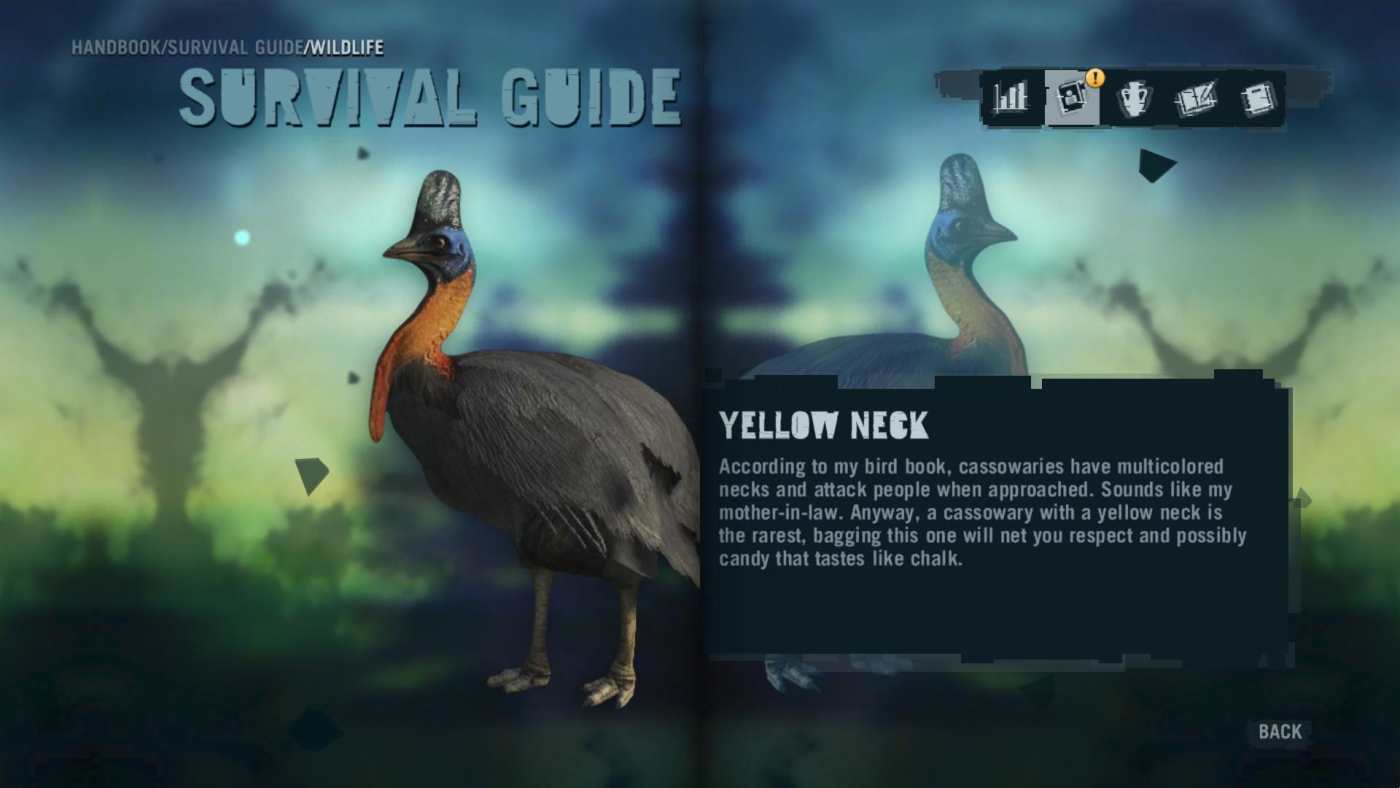Click the yellow exclamation notification badge
1400x788 pixels.
[x=1095, y=75]
